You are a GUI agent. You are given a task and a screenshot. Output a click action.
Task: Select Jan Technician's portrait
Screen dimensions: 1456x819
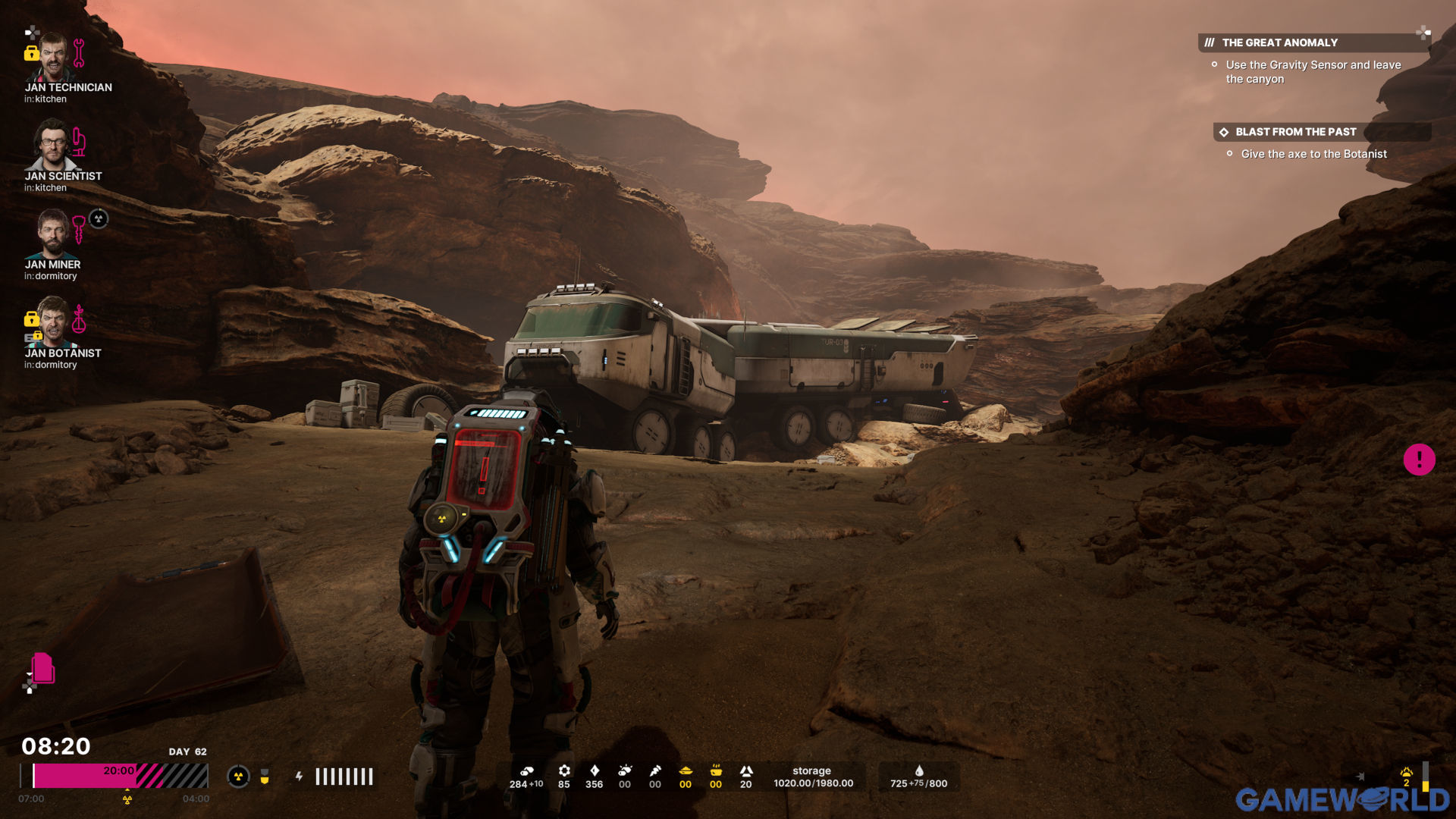[52, 58]
